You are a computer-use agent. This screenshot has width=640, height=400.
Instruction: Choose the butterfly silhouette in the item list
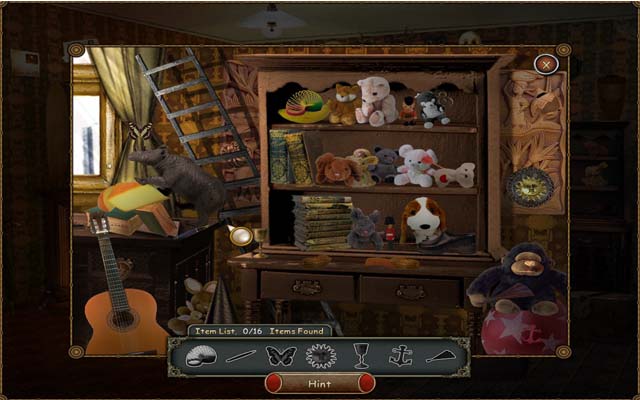(279, 356)
